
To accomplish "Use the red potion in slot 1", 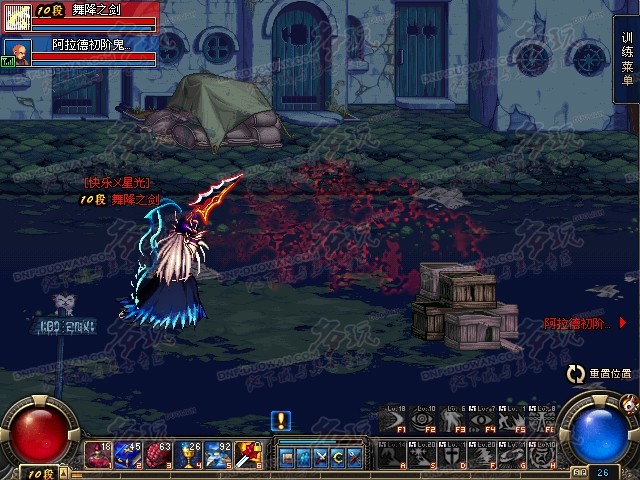I will pos(101,455).
